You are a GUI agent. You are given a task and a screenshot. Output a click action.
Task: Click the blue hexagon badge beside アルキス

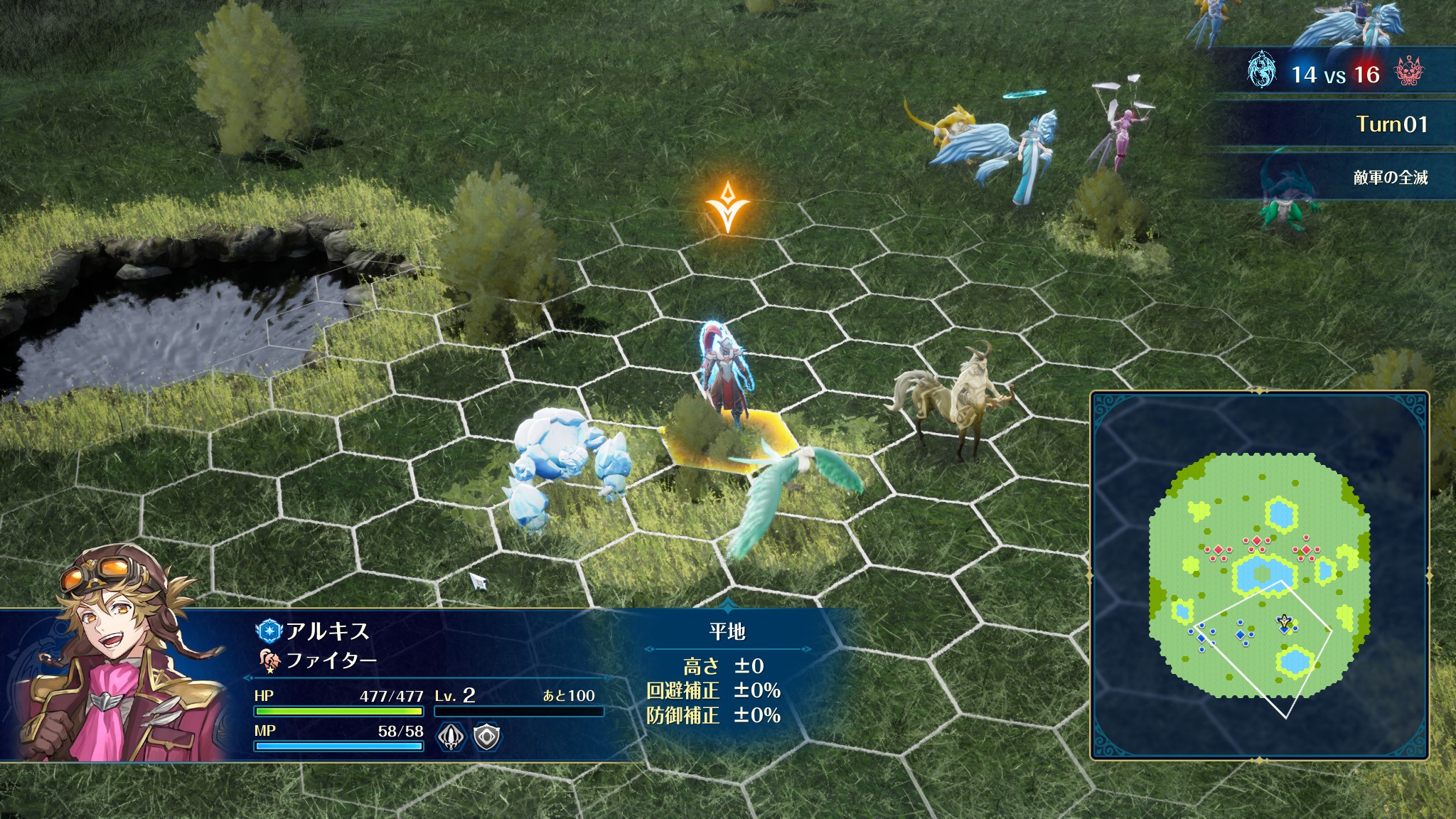(x=269, y=631)
